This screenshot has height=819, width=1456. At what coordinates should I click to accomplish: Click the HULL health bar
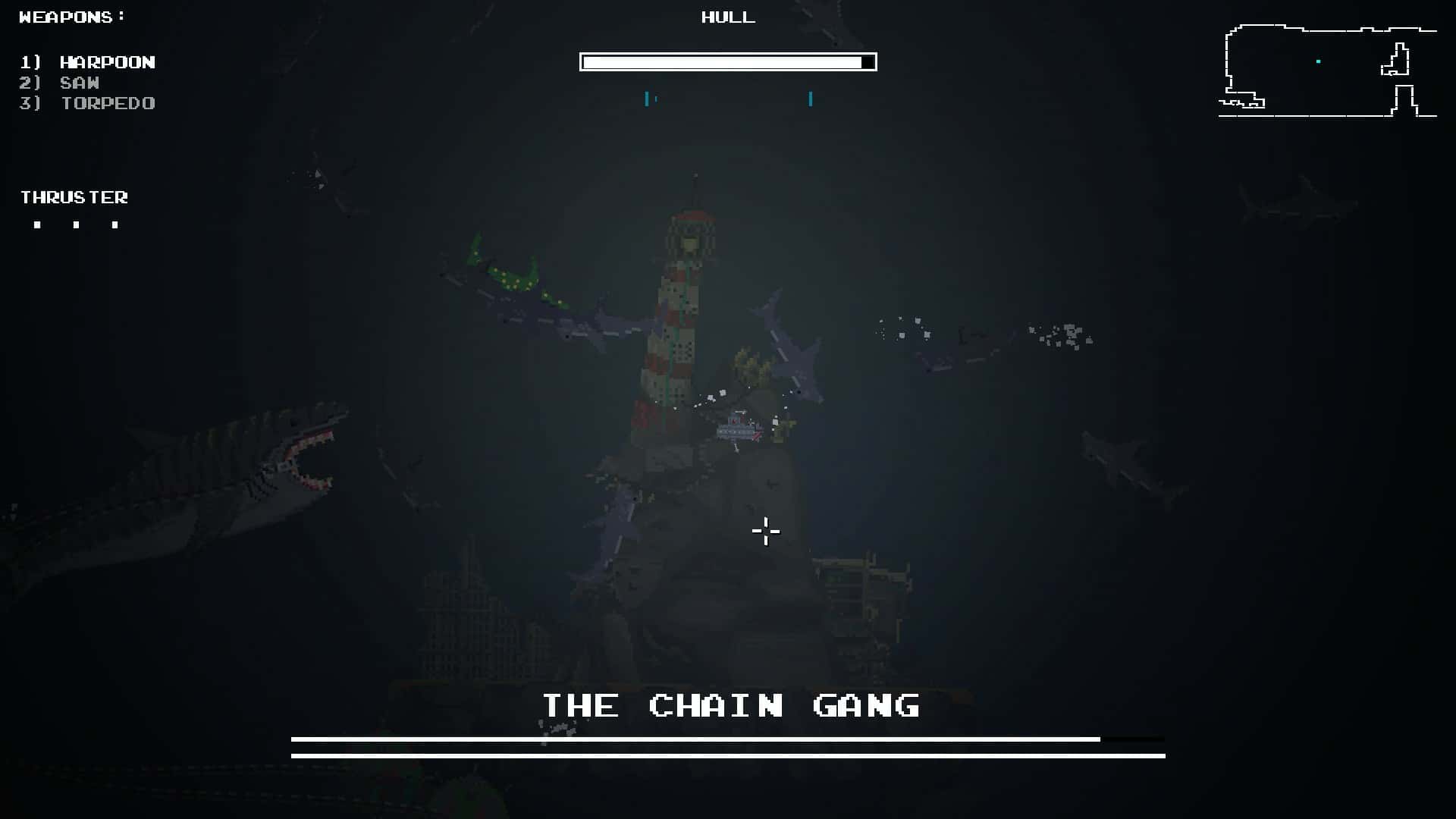pos(727,61)
